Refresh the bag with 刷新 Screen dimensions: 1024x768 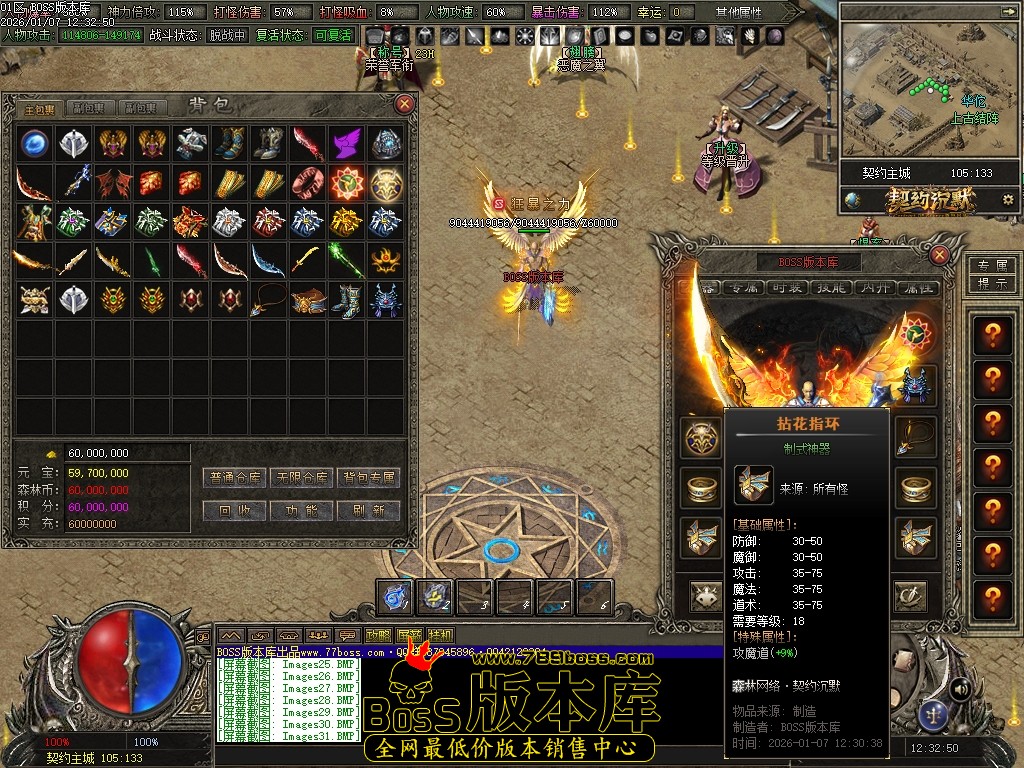coord(368,510)
